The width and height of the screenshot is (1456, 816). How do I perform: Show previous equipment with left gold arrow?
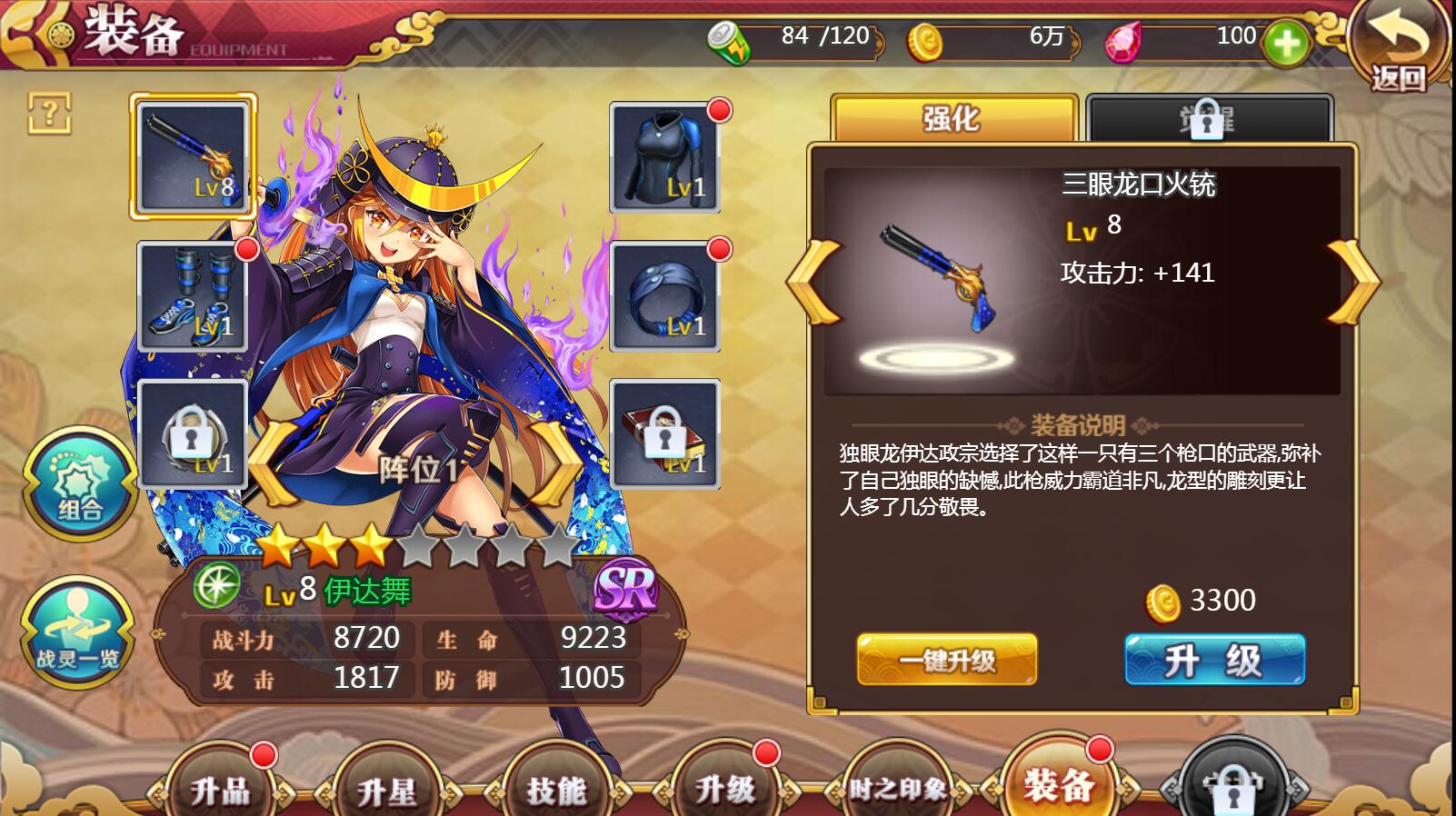point(813,282)
